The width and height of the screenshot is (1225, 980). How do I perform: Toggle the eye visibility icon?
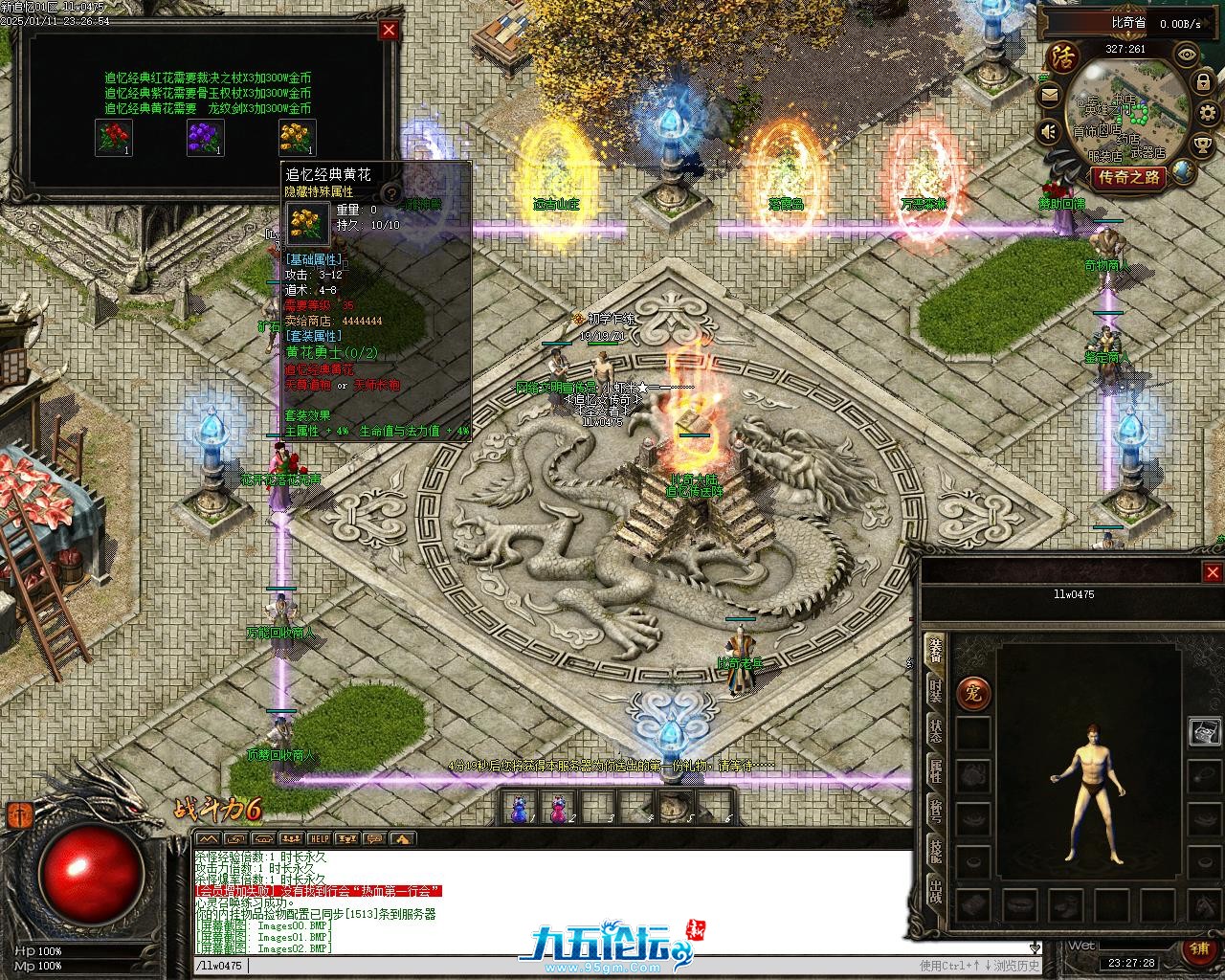tap(1187, 55)
